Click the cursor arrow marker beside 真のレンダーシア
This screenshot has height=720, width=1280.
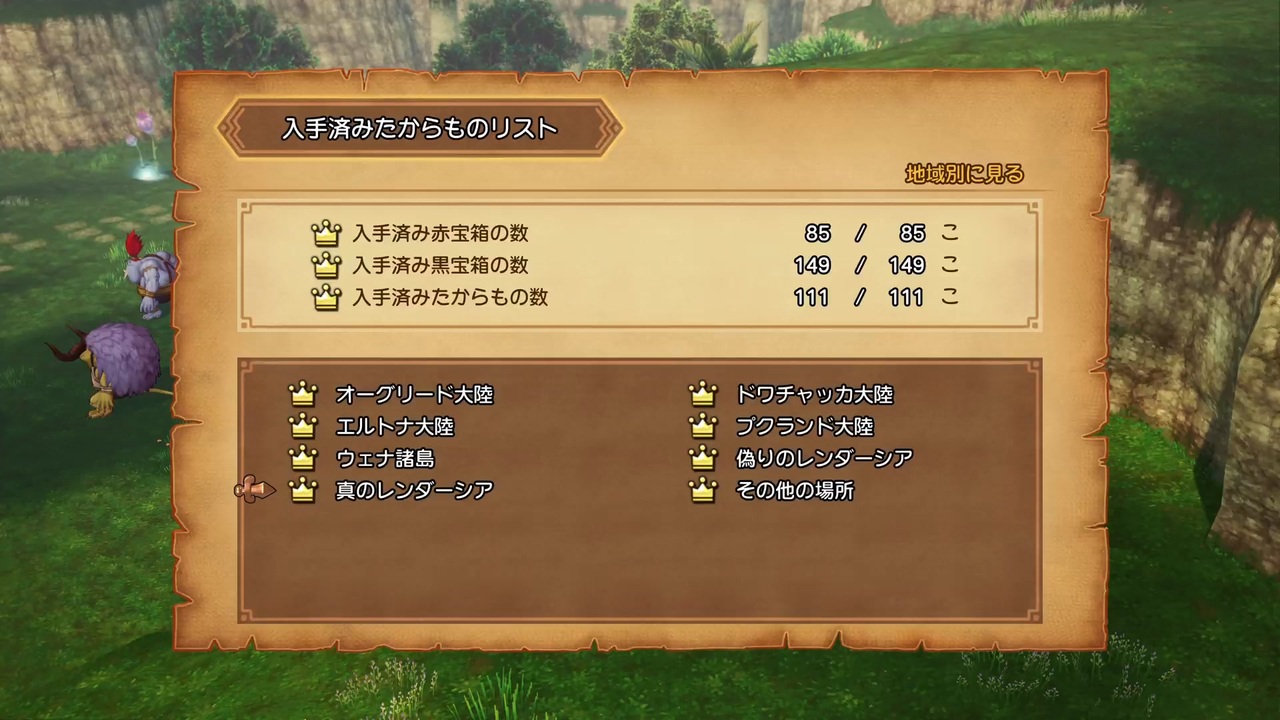255,489
